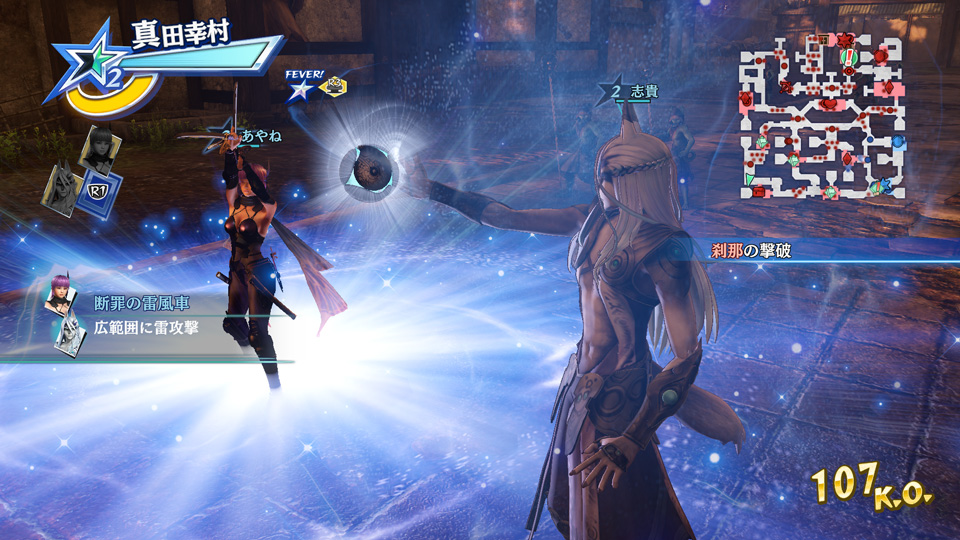Switch to the horned-helmet teammate portrait

(x=60, y=187)
